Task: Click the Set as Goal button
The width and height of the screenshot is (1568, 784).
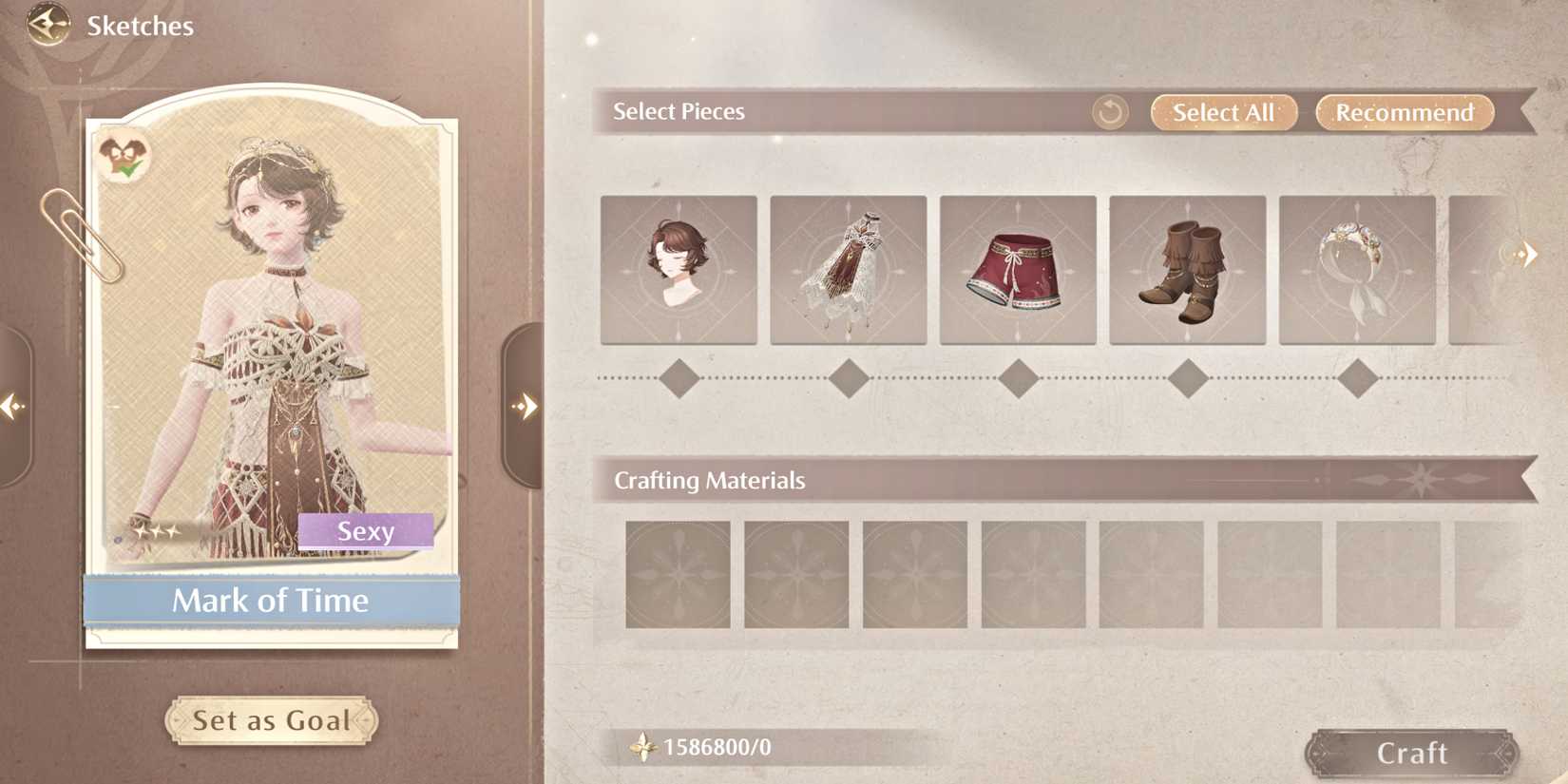Action: (x=270, y=720)
